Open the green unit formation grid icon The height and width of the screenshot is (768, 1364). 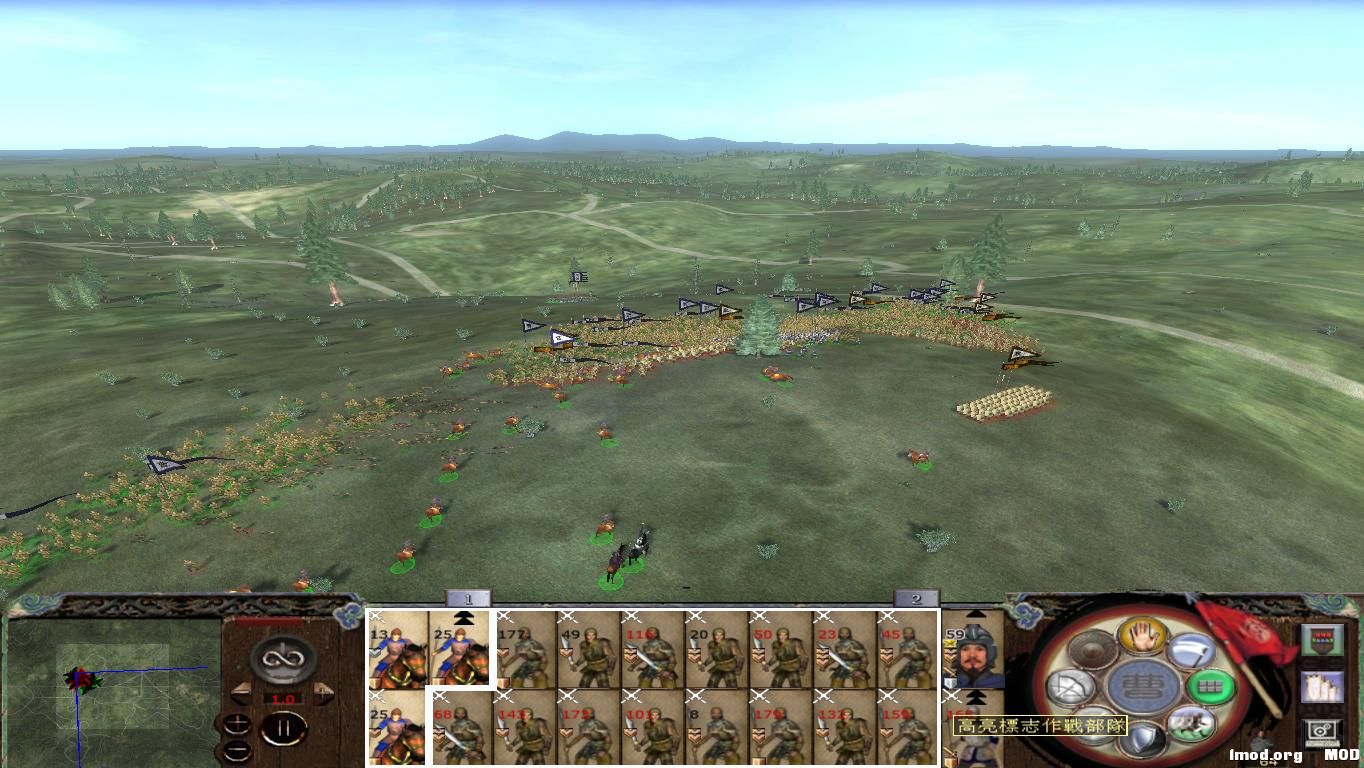click(1209, 686)
